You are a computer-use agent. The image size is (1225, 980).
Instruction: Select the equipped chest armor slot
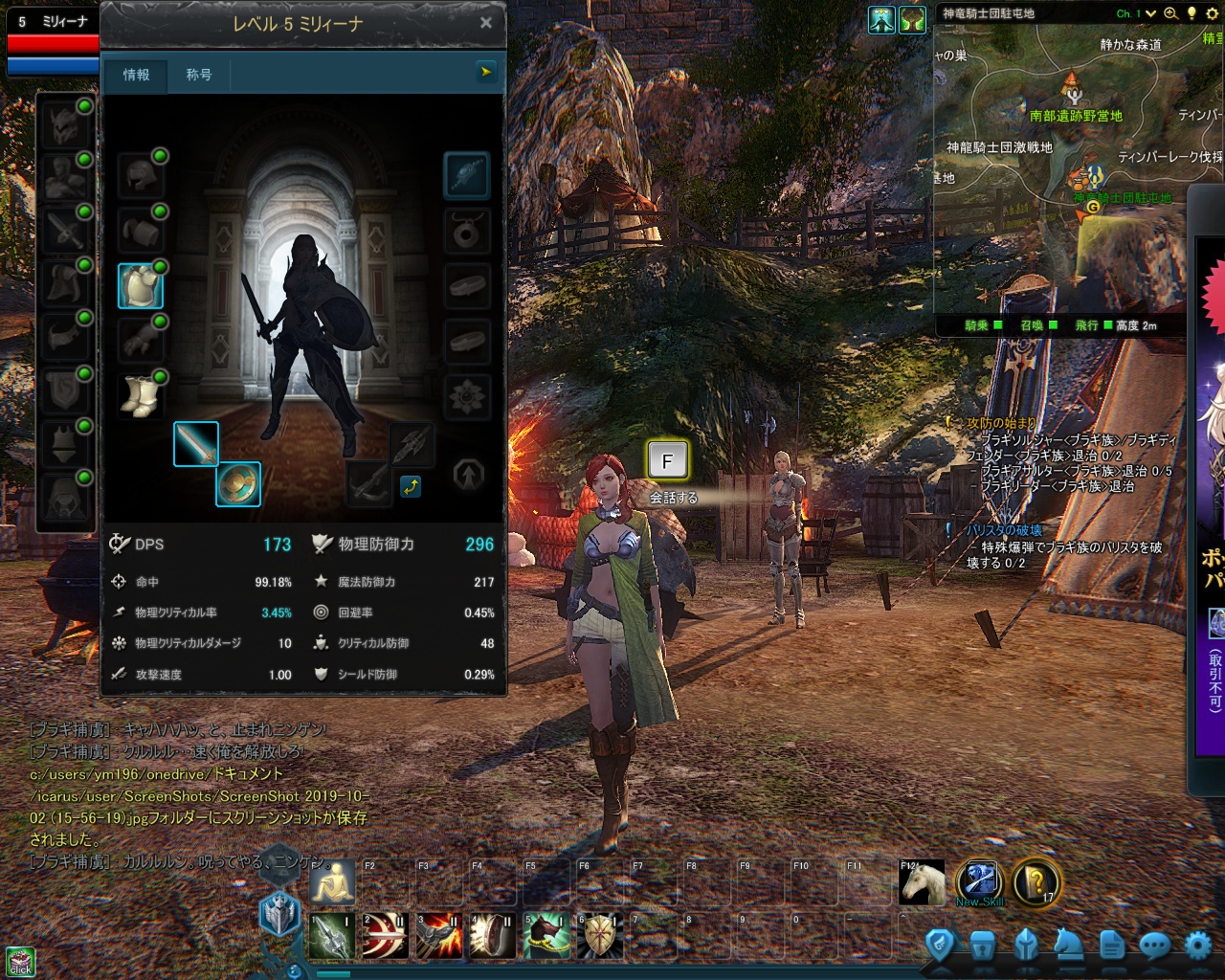tap(140, 286)
